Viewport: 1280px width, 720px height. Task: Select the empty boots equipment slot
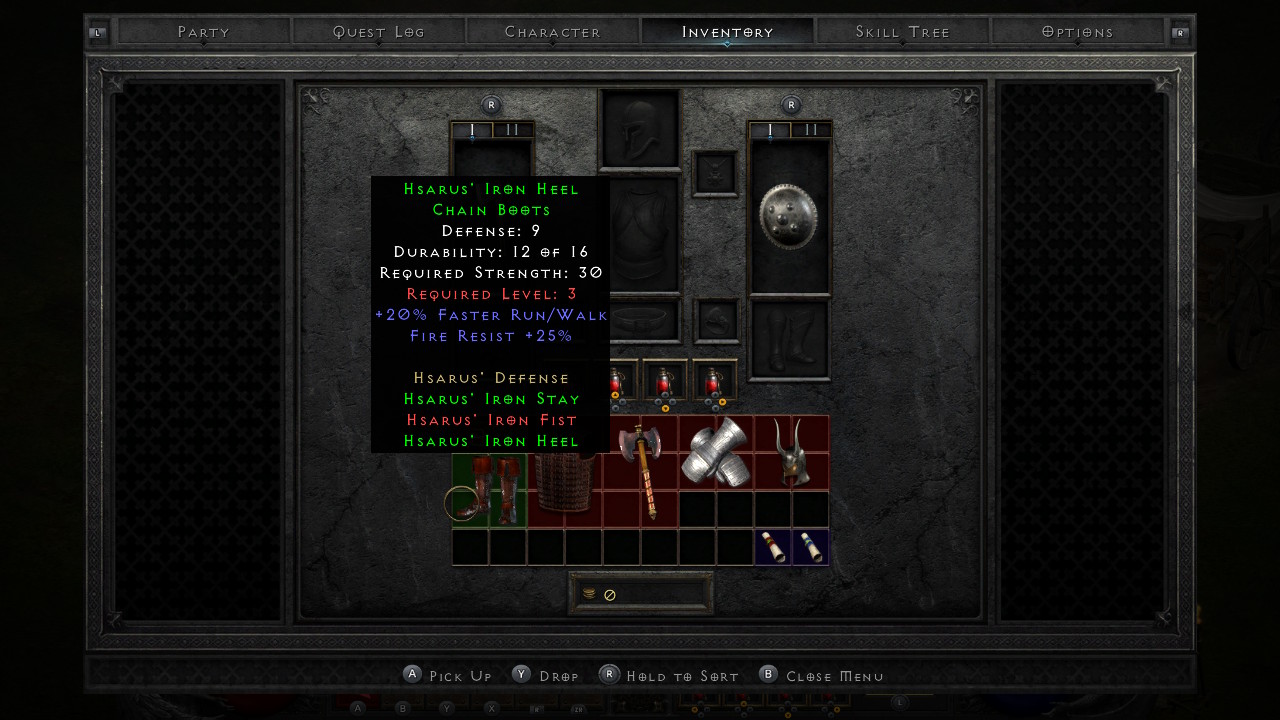pyautogui.click(x=789, y=340)
